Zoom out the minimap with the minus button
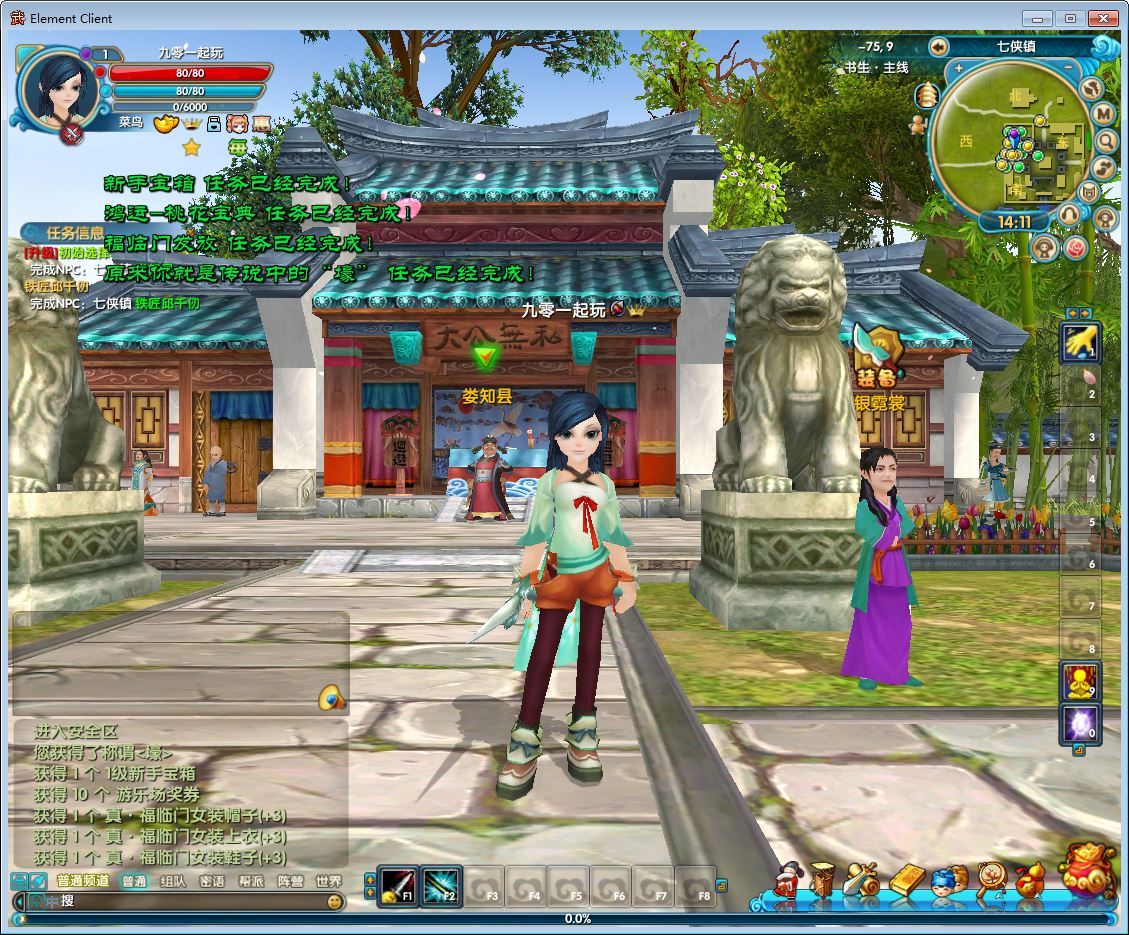The width and height of the screenshot is (1129, 935). [x=1068, y=69]
